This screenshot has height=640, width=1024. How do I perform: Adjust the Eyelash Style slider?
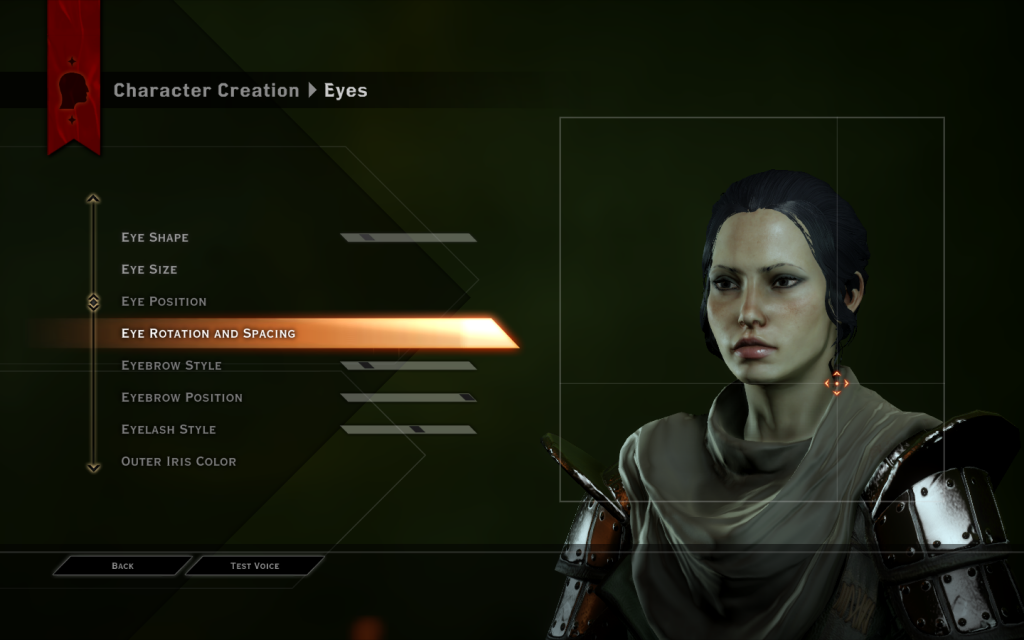pyautogui.click(x=408, y=430)
